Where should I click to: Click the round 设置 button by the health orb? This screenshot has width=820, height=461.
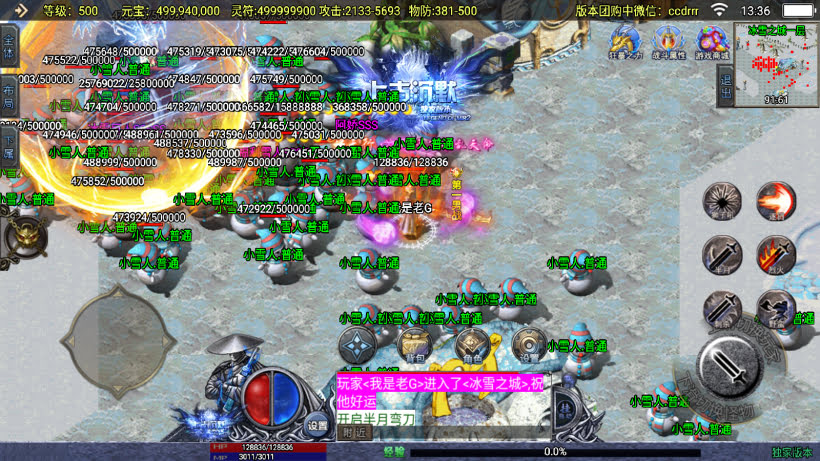point(317,424)
